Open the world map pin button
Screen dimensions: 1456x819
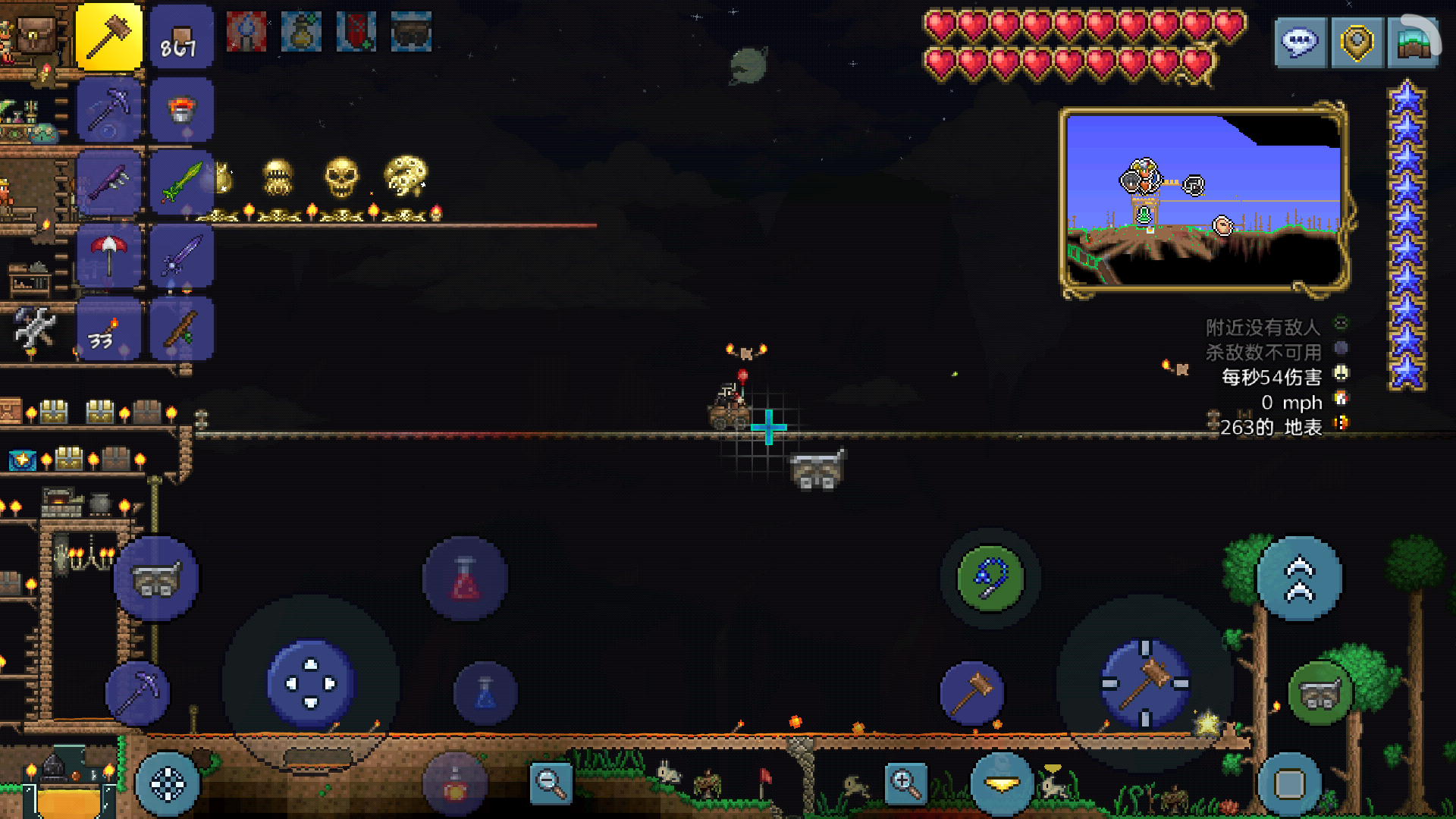coord(1357,42)
